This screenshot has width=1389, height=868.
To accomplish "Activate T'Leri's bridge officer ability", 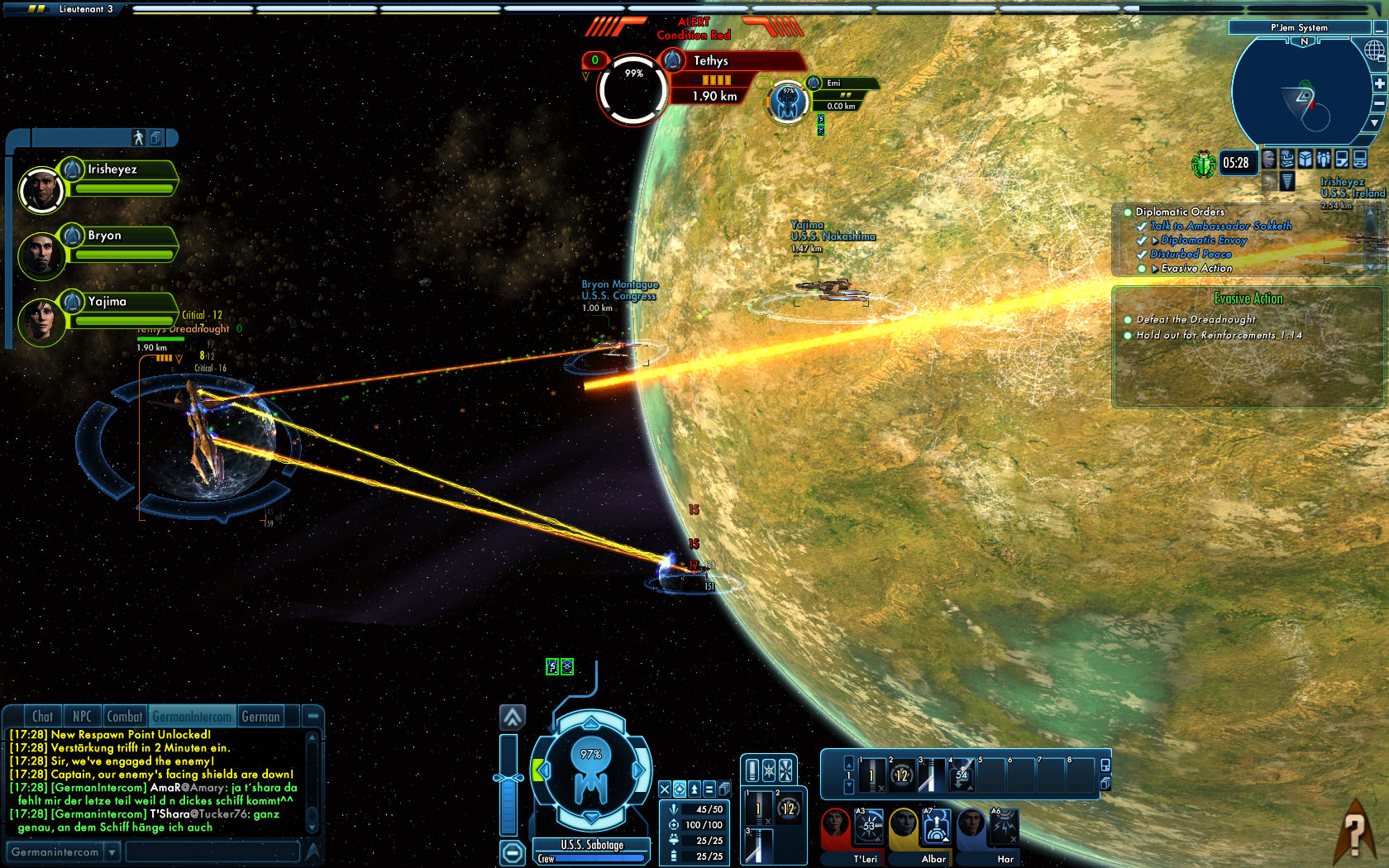I will tap(869, 827).
